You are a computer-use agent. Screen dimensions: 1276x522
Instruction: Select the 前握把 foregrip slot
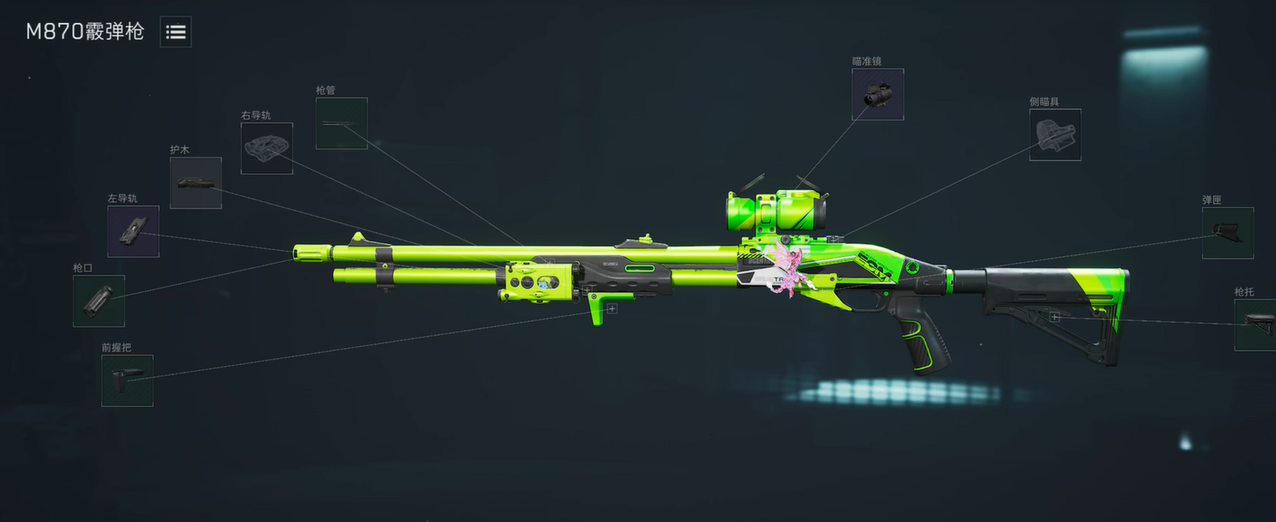tap(127, 380)
